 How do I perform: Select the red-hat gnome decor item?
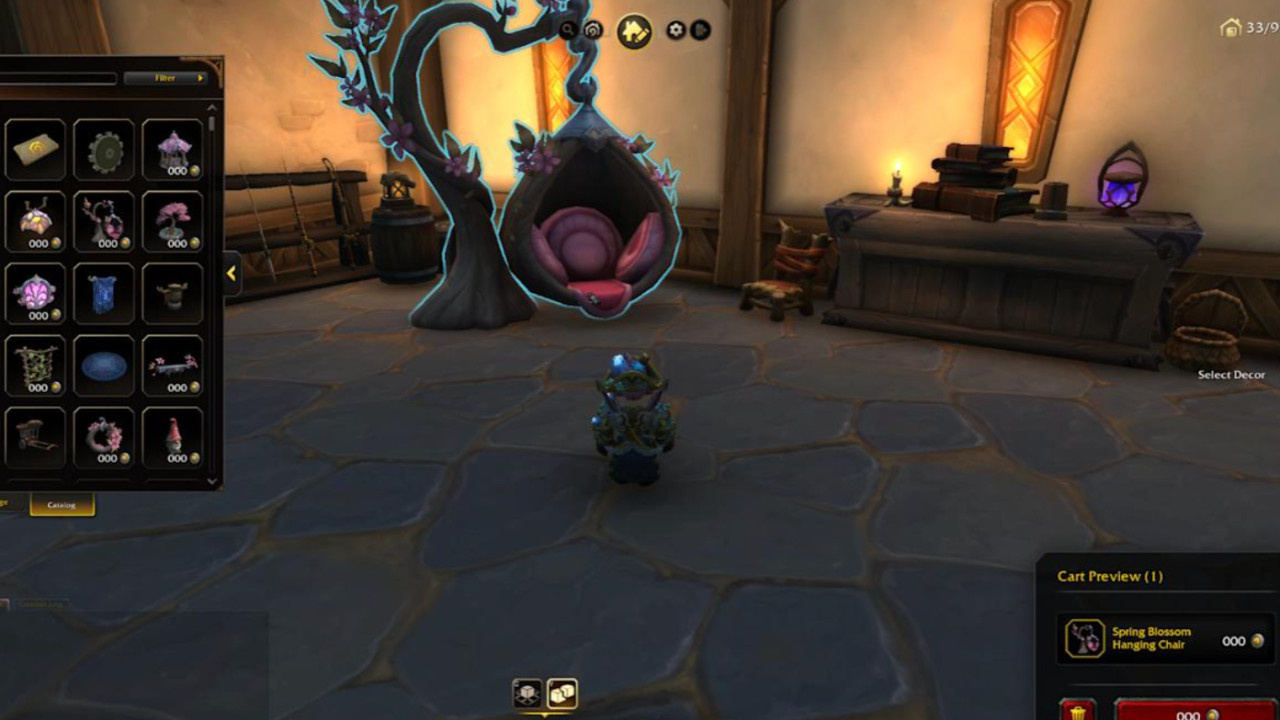pos(173,438)
